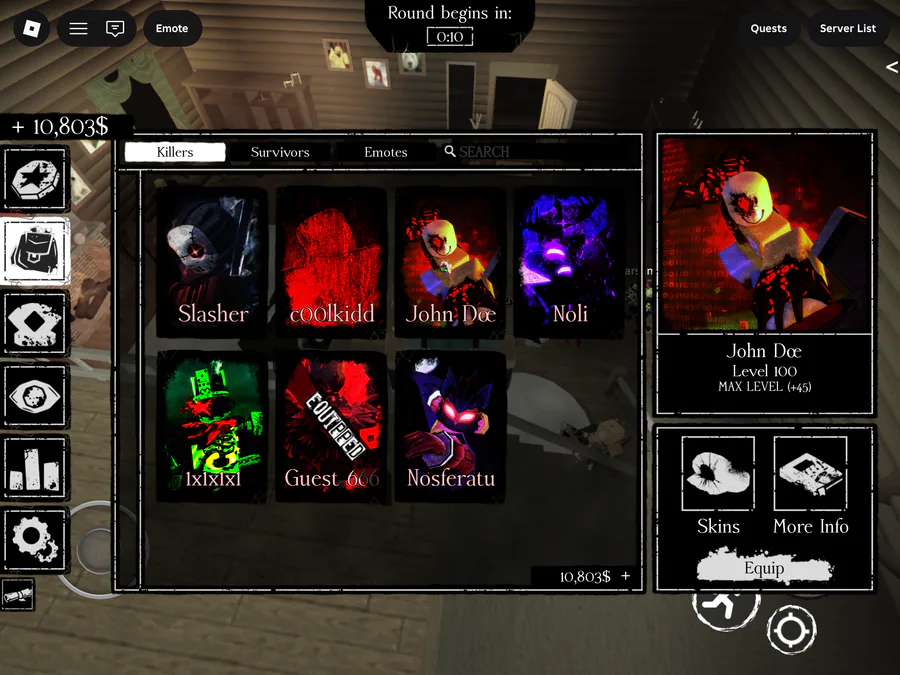Open the gear settings icon
The image size is (900, 675).
click(37, 538)
